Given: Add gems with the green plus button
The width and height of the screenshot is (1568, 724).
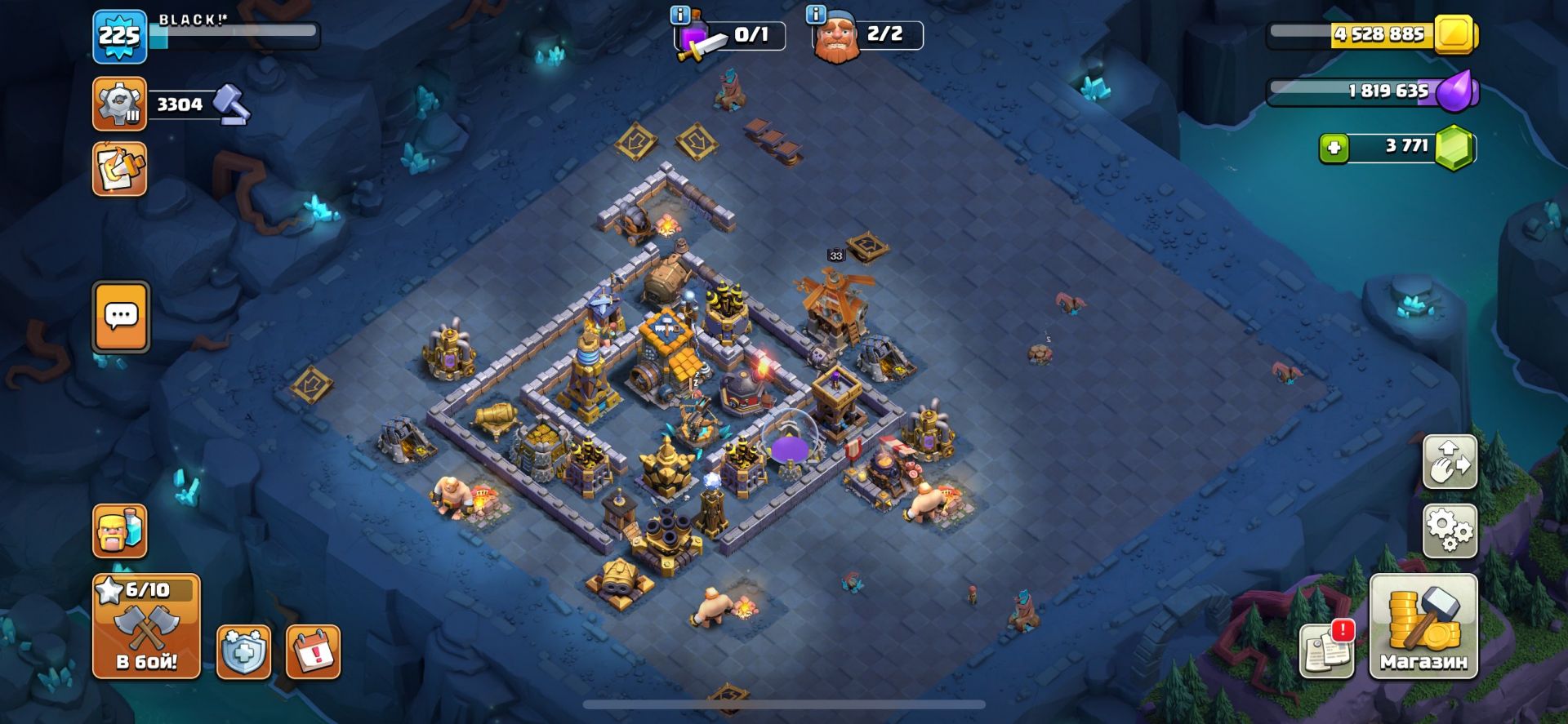Looking at the screenshot, I should click(x=1334, y=149).
